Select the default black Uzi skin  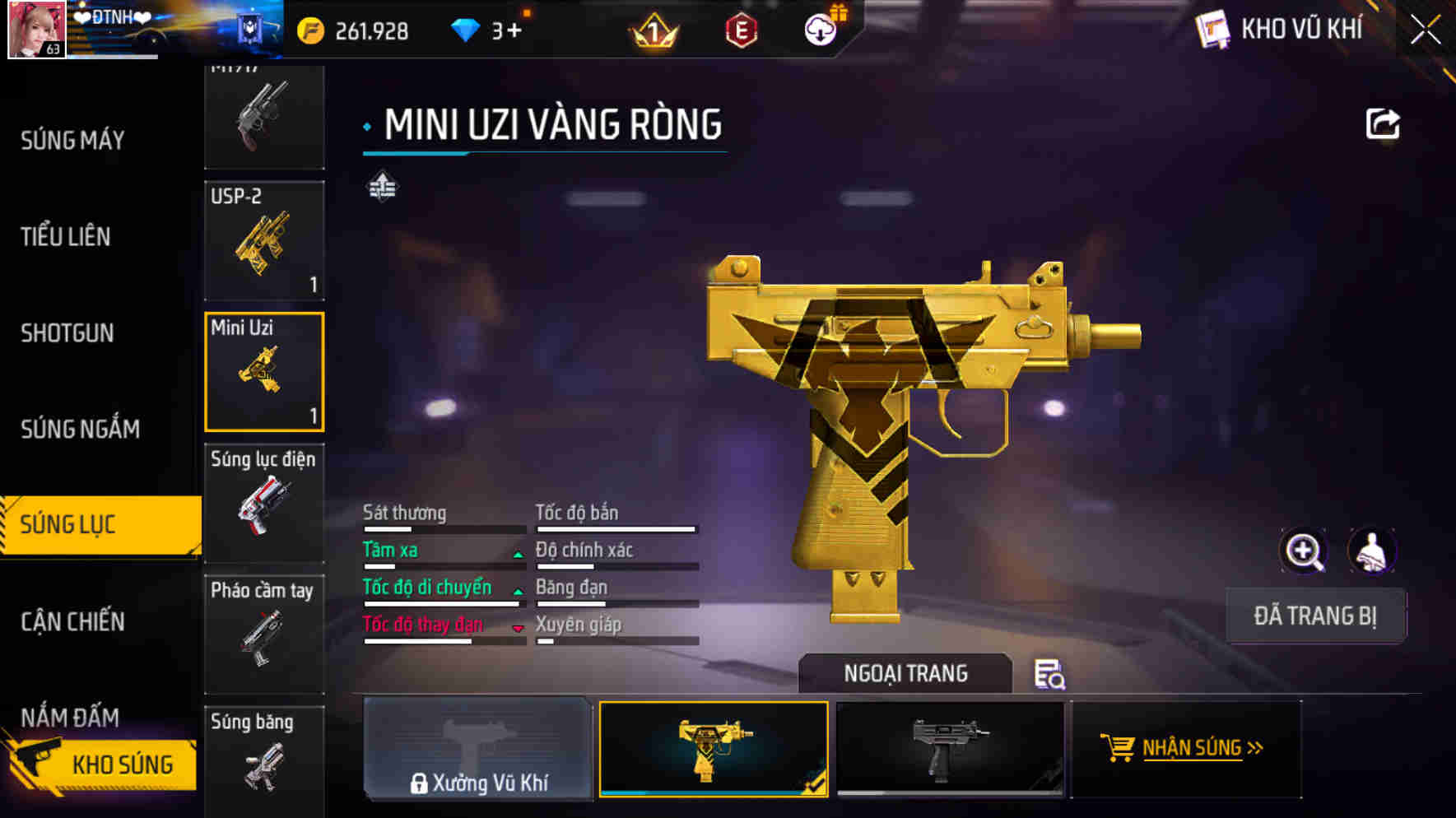click(950, 748)
